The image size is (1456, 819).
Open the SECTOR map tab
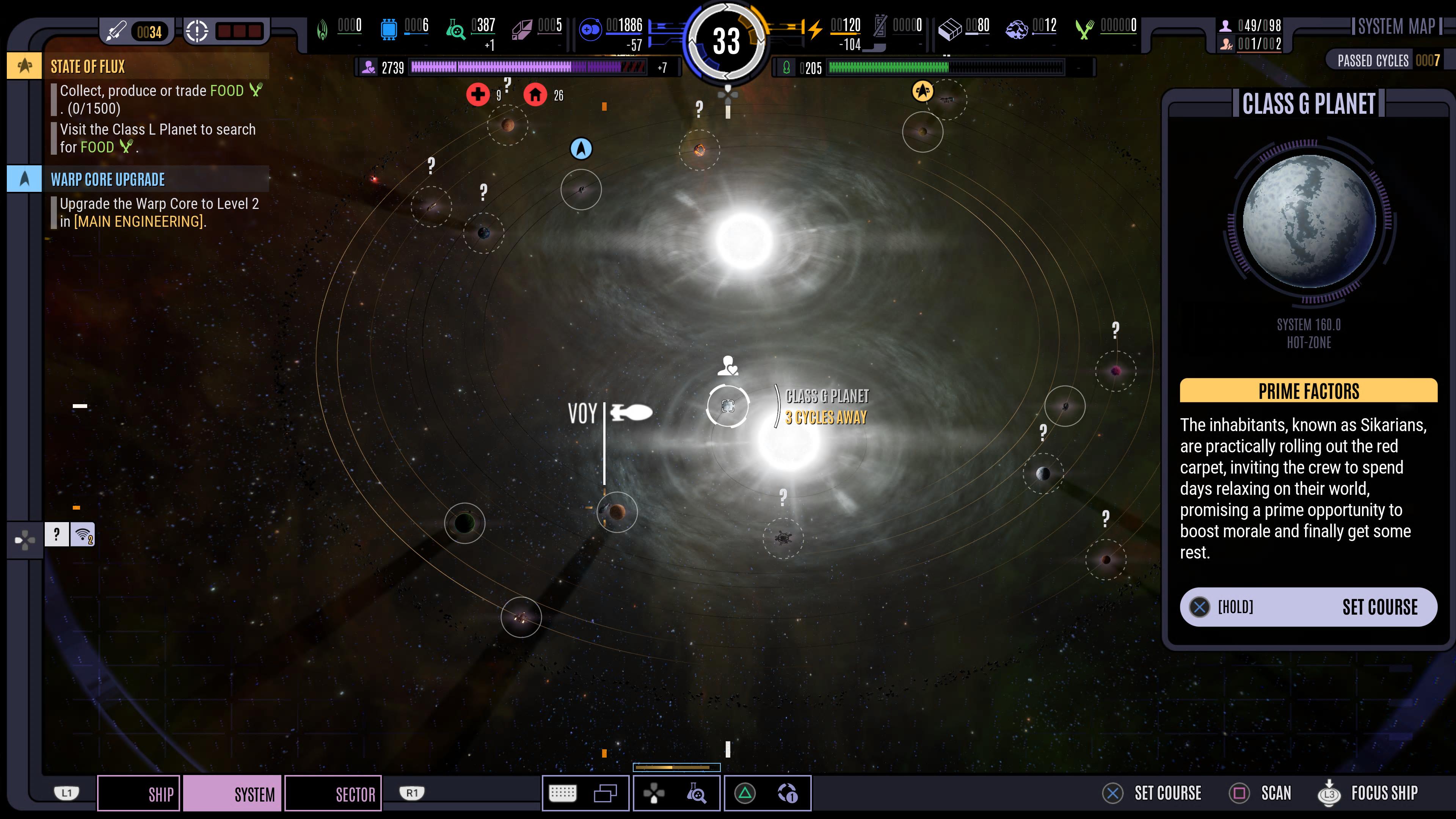(x=333, y=794)
